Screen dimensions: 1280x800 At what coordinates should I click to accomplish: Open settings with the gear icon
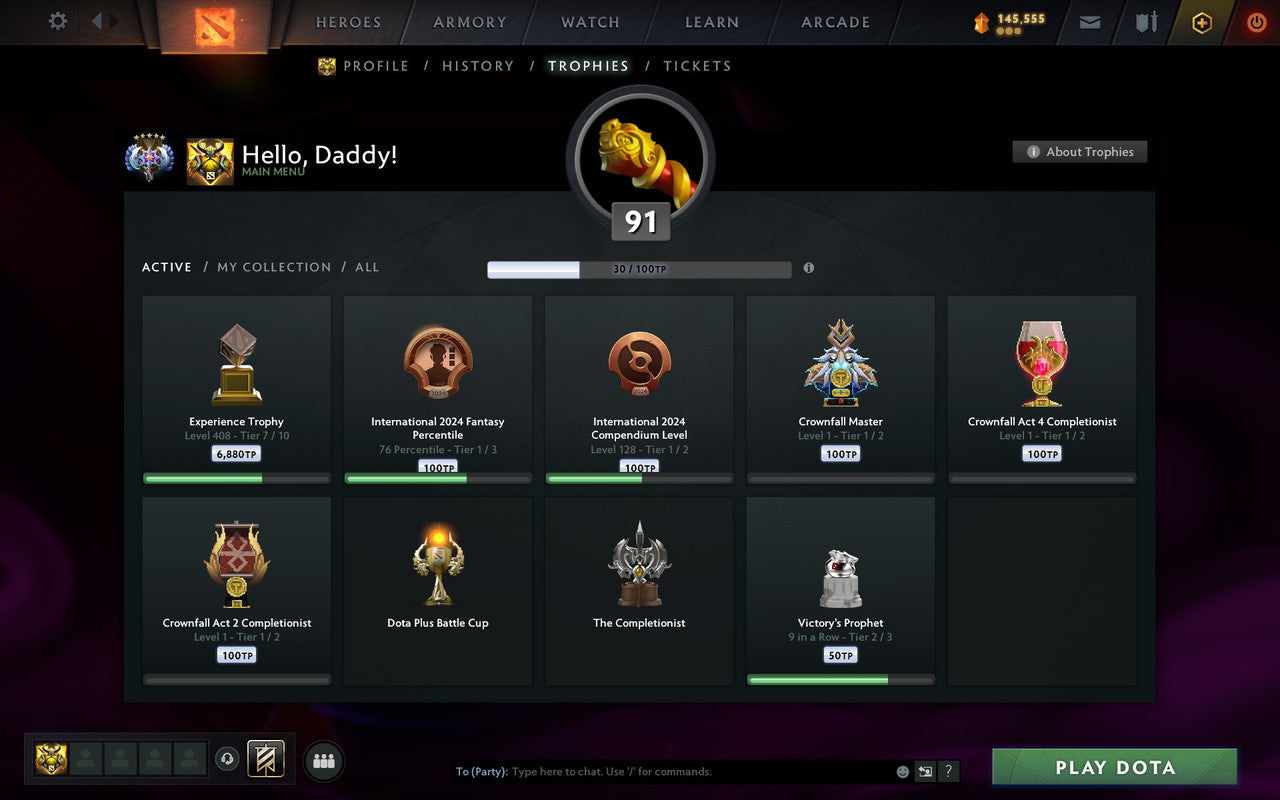(57, 21)
